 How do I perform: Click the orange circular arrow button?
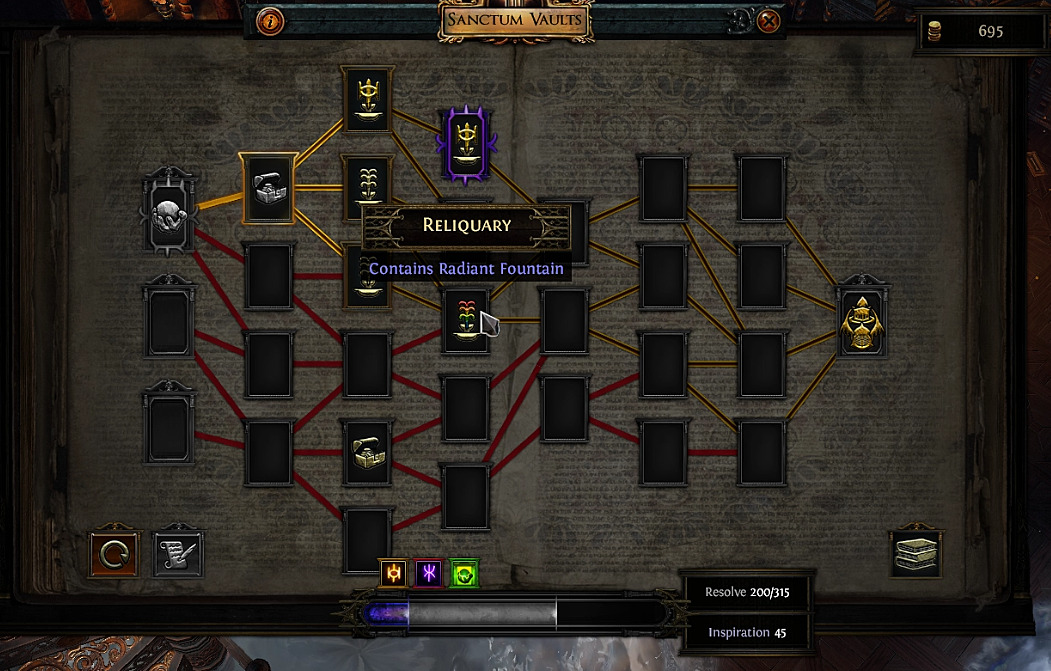[x=114, y=553]
